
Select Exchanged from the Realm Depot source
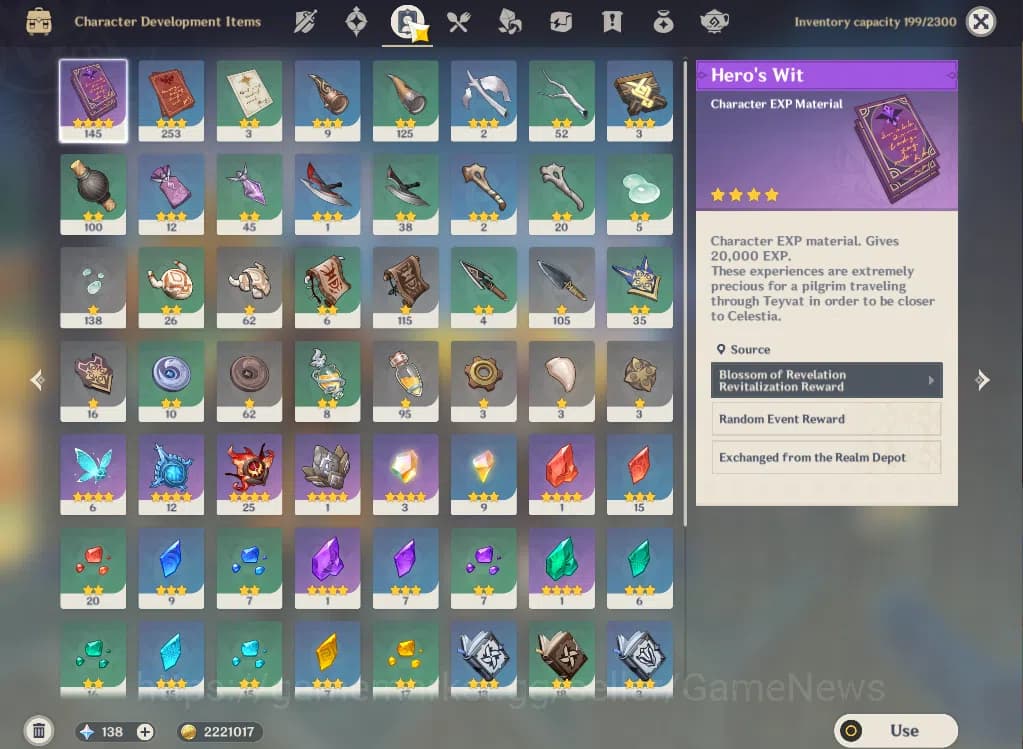(828, 457)
